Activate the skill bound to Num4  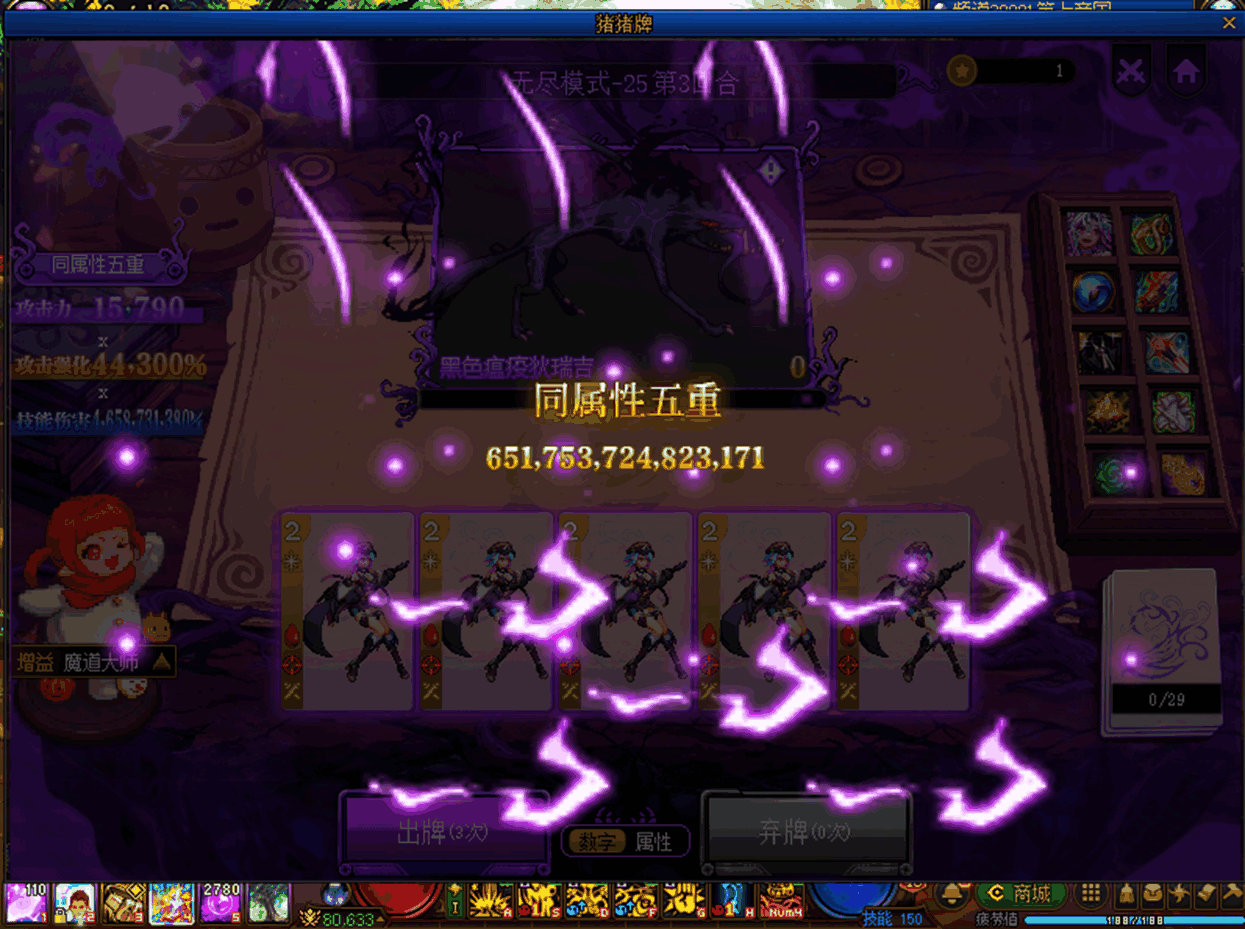pyautogui.click(x=781, y=901)
